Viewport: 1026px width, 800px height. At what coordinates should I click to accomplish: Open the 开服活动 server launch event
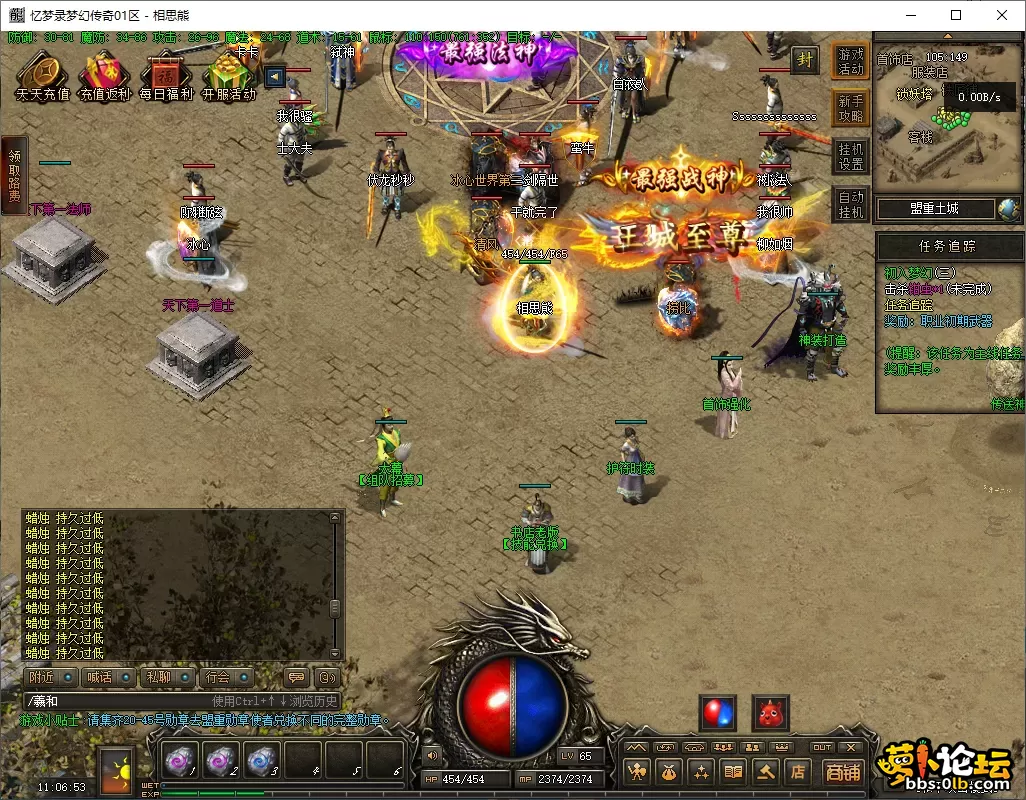click(x=228, y=74)
